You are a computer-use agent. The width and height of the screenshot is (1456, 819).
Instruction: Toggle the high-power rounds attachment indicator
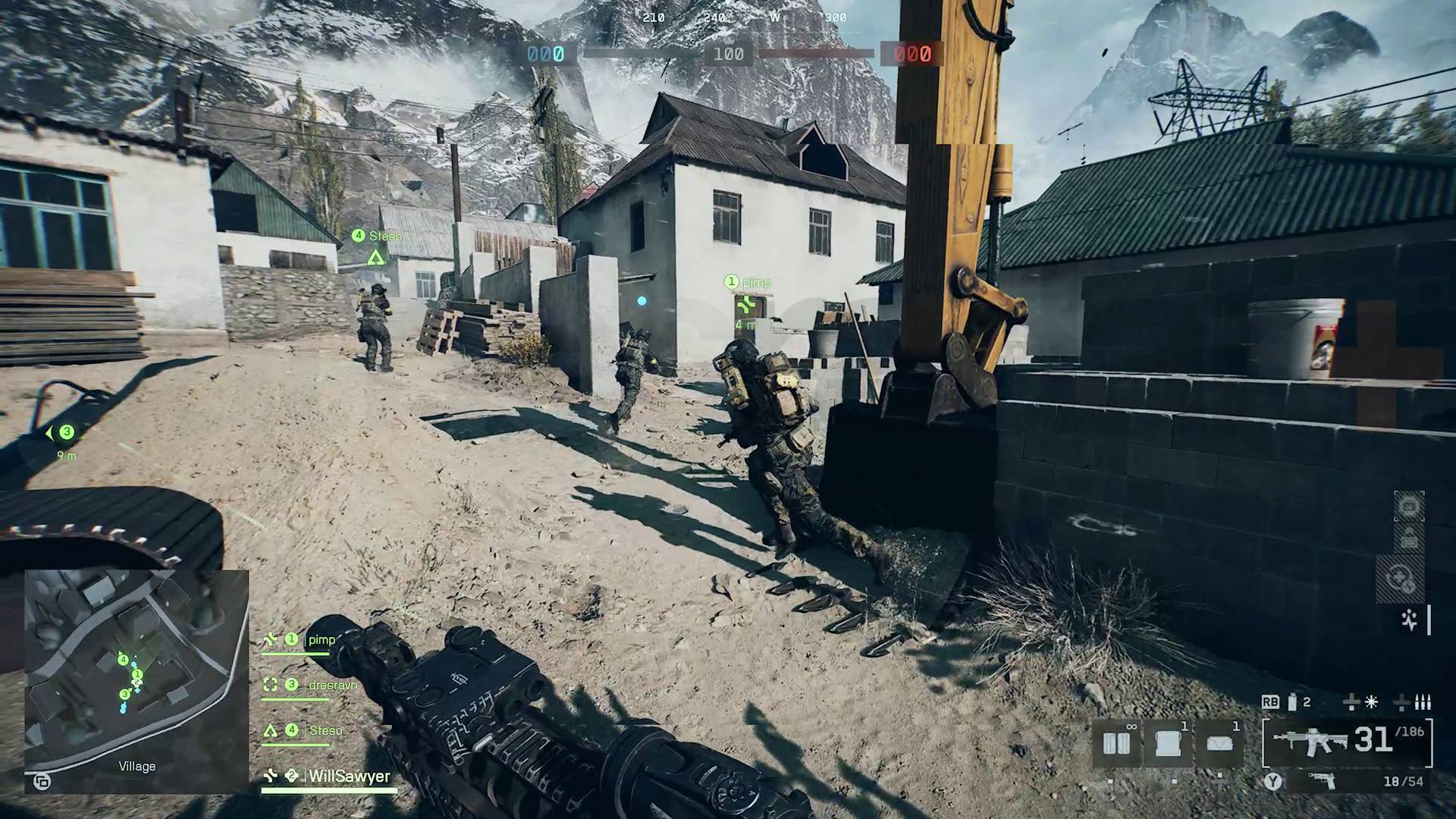point(1423,702)
